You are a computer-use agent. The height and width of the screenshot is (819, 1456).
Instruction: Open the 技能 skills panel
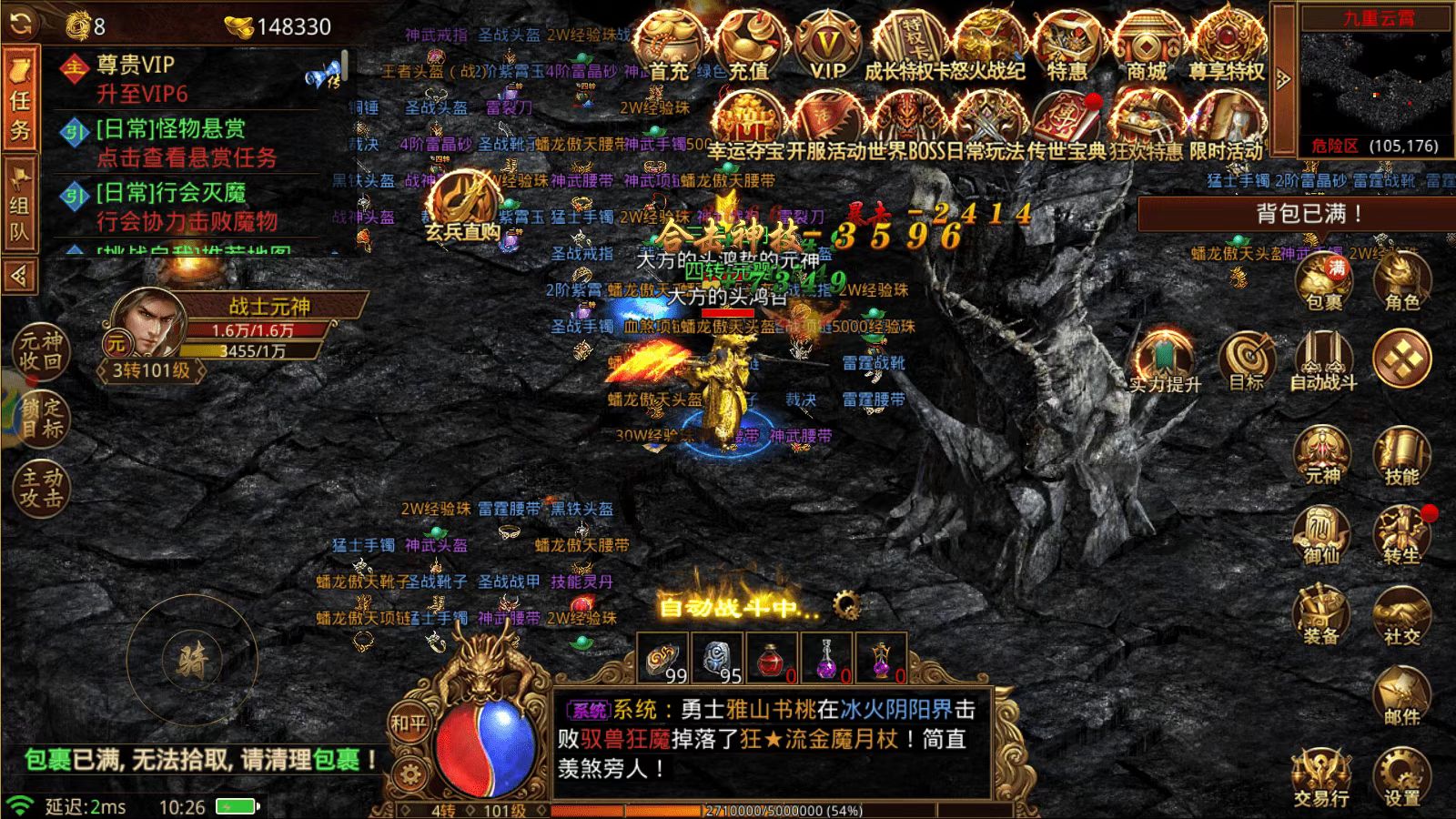tap(1401, 455)
